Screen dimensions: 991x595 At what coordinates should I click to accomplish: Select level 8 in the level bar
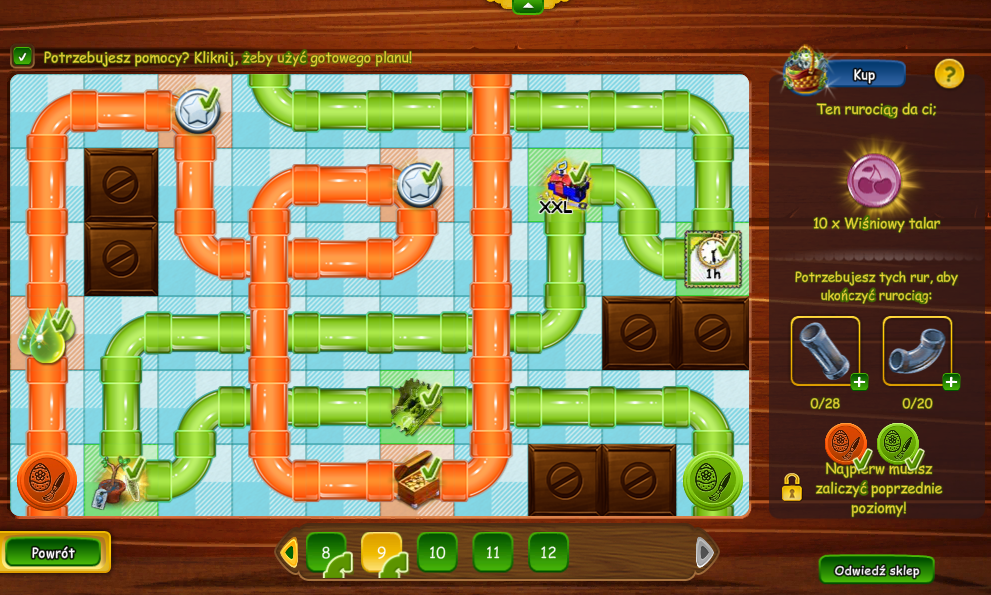point(326,552)
